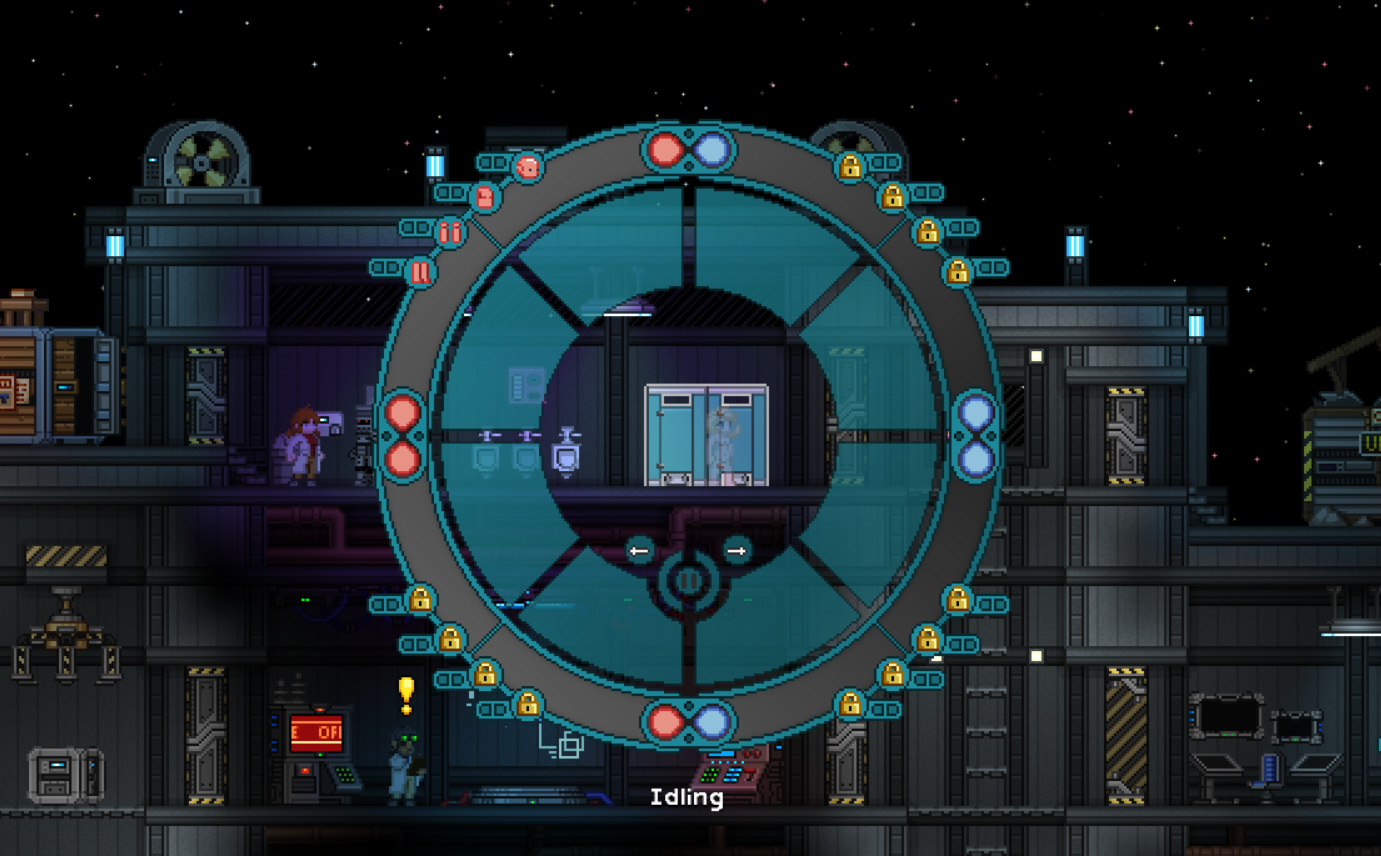Toggle the red/blue indicator pair at the wheel's top
The image size is (1381, 856).
pyautogui.click(x=687, y=150)
